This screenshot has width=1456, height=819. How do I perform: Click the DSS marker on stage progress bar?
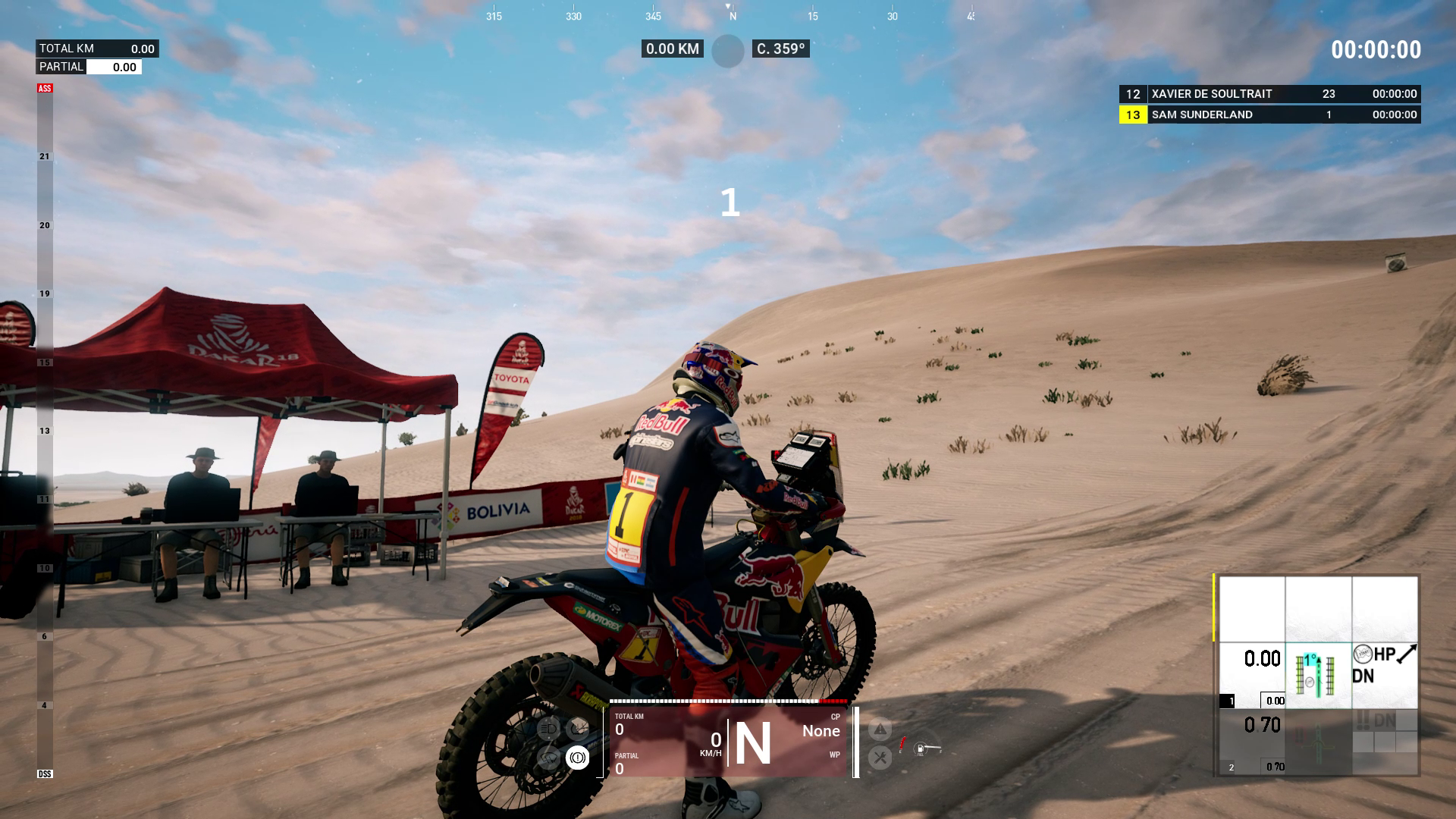coord(45,773)
